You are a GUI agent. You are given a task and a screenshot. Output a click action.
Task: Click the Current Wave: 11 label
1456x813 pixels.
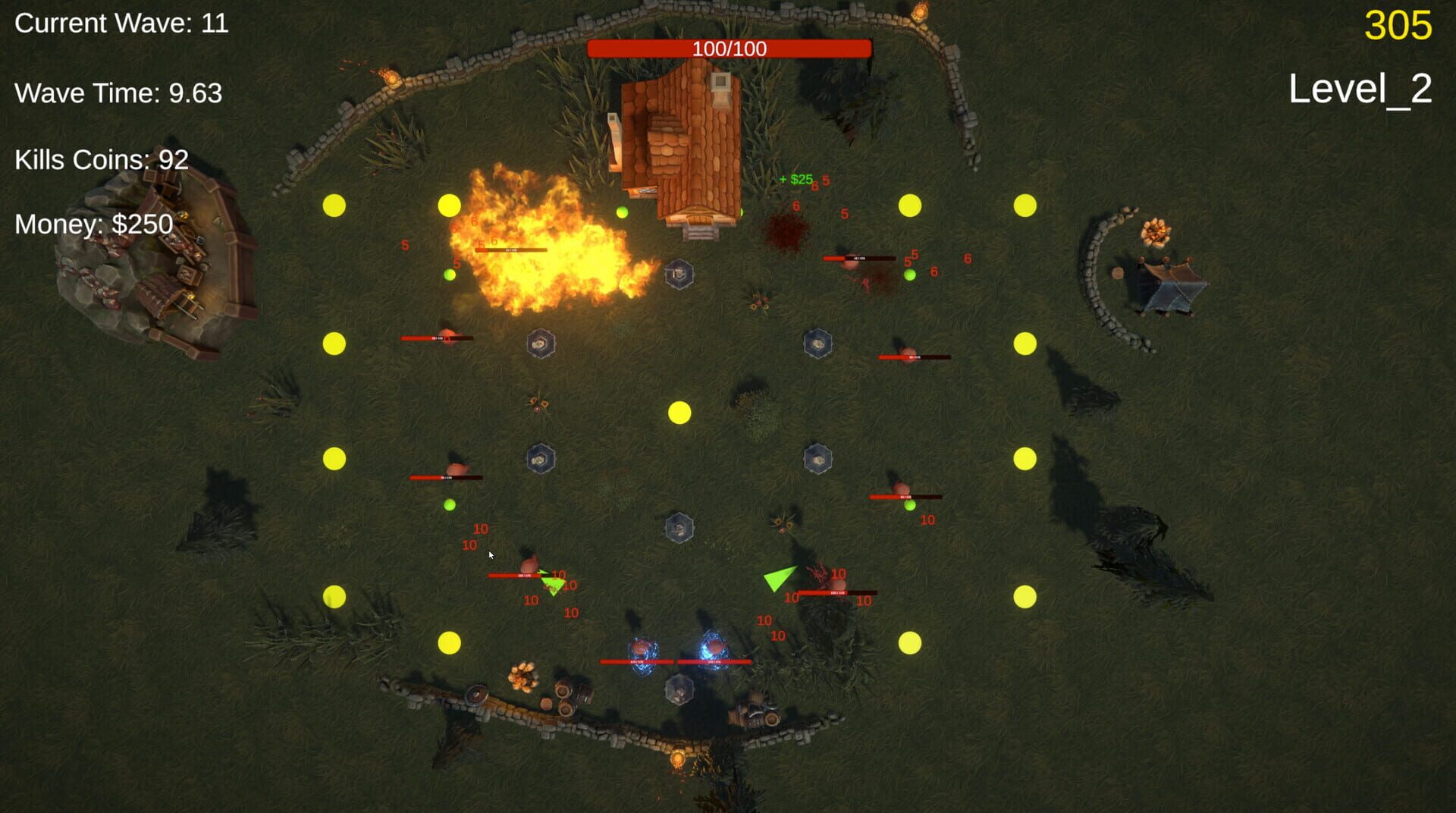[121, 24]
